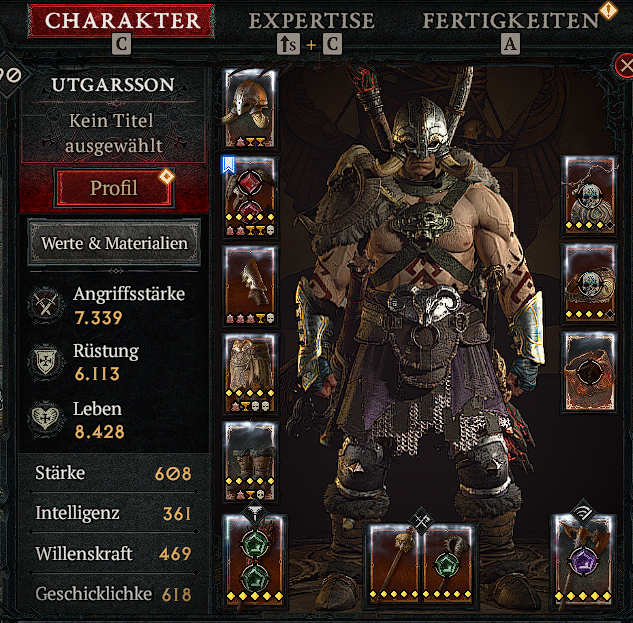Select the dual-wield weapon with one green gem

pyautogui.click(x=446, y=561)
